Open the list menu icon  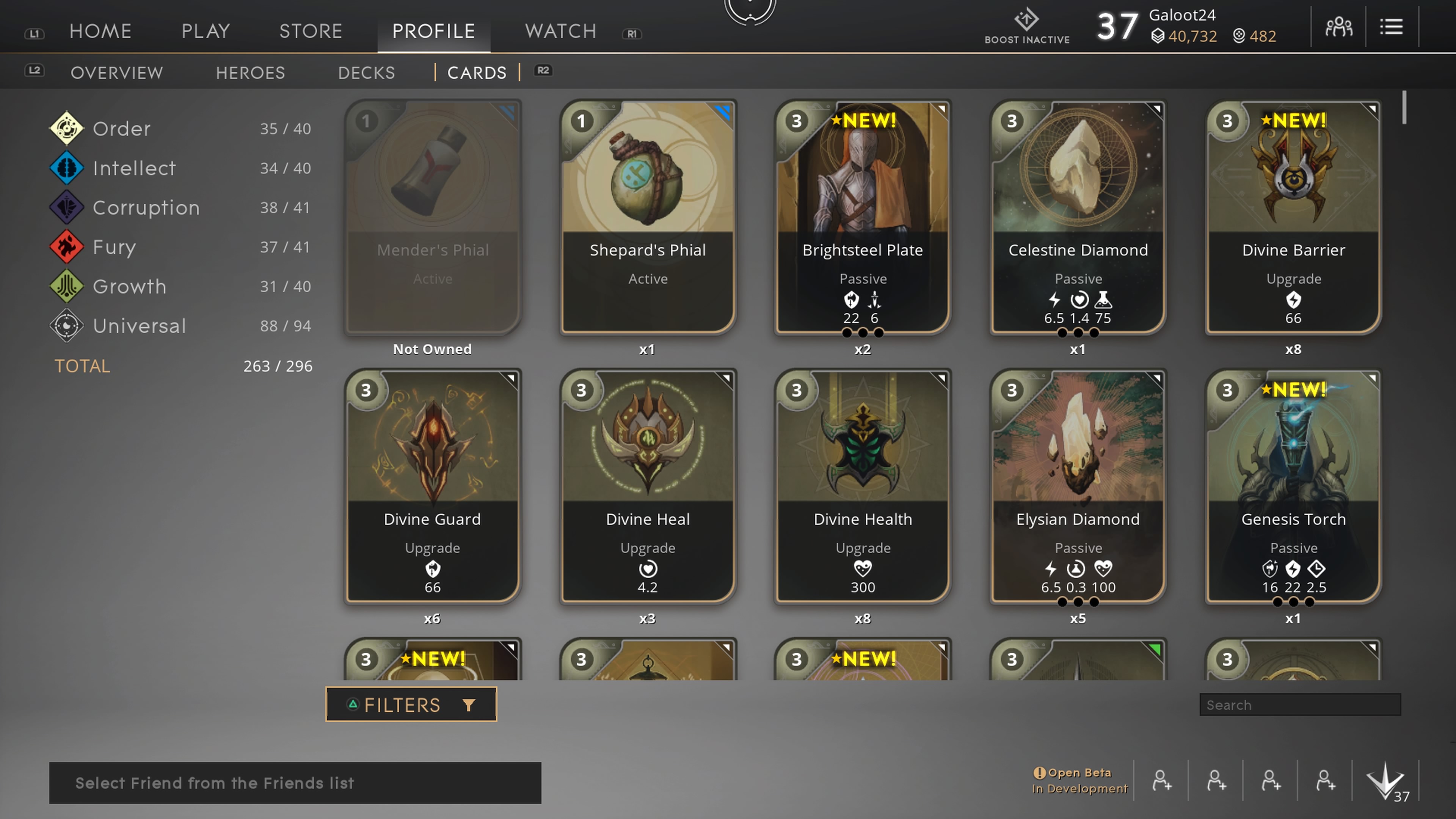point(1391,27)
